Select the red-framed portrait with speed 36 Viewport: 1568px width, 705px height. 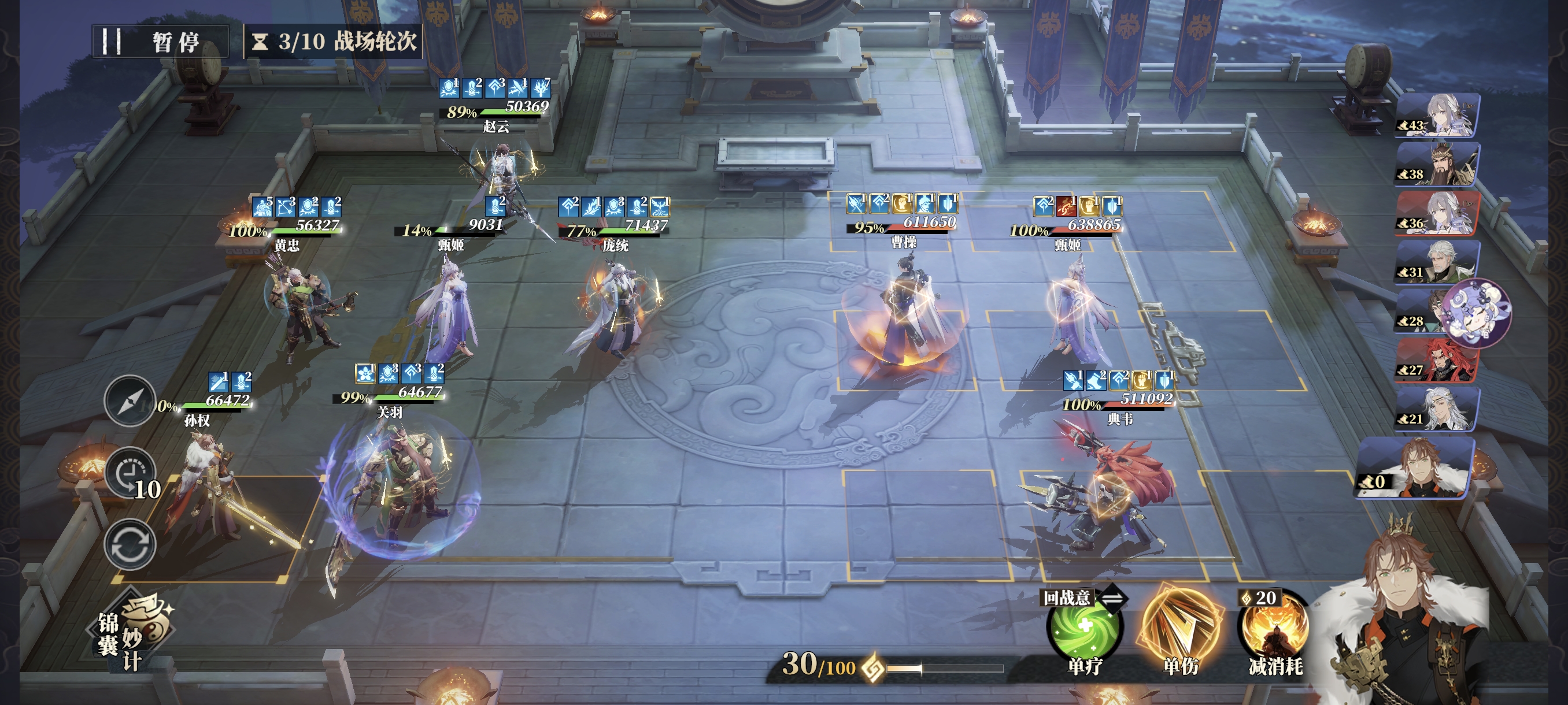(1437, 213)
